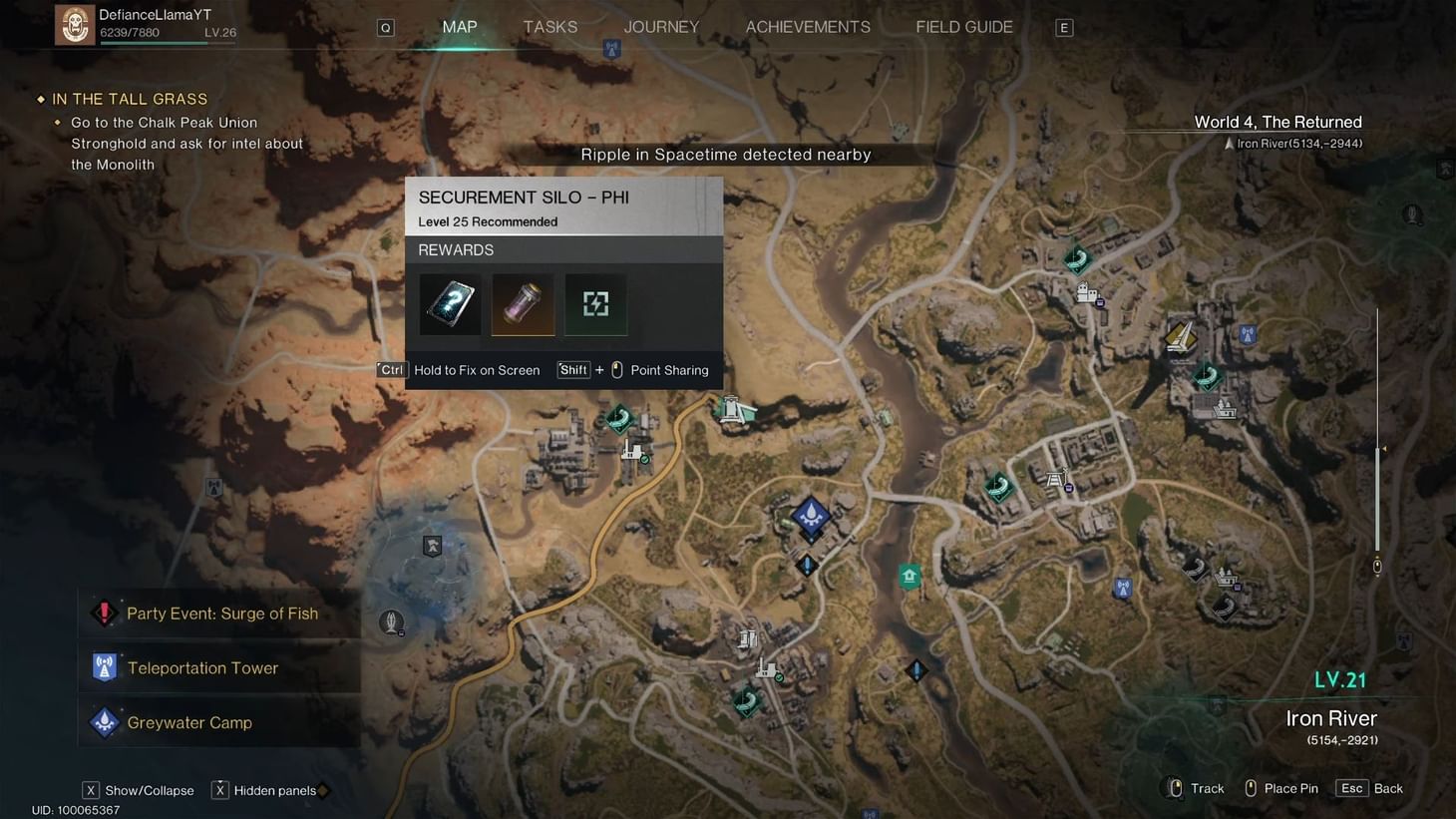Select the Achievements tab
Image resolution: width=1456 pixels, height=819 pixels.
[808, 27]
